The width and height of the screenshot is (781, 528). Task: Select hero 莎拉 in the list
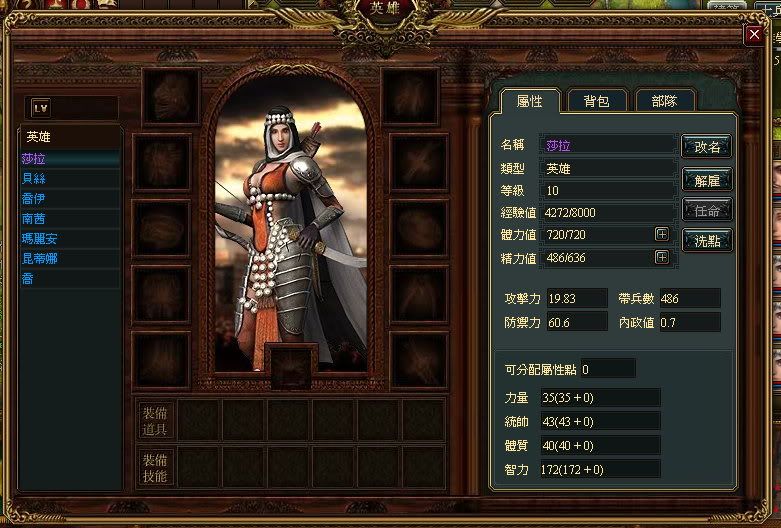click(34, 158)
